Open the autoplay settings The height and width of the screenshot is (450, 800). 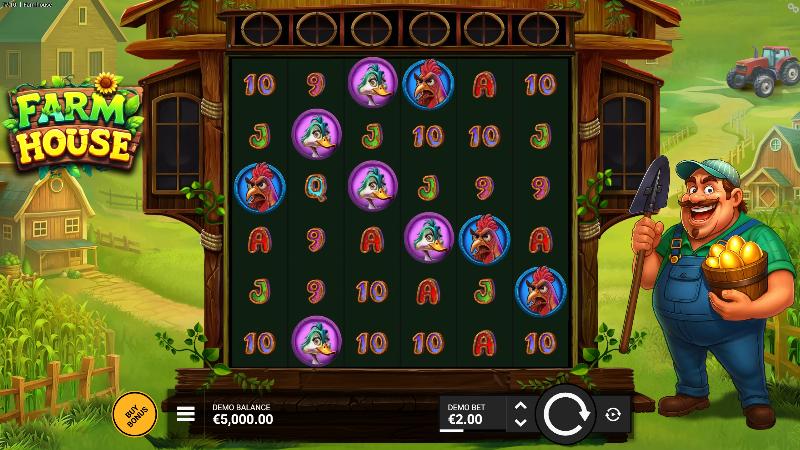click(613, 414)
